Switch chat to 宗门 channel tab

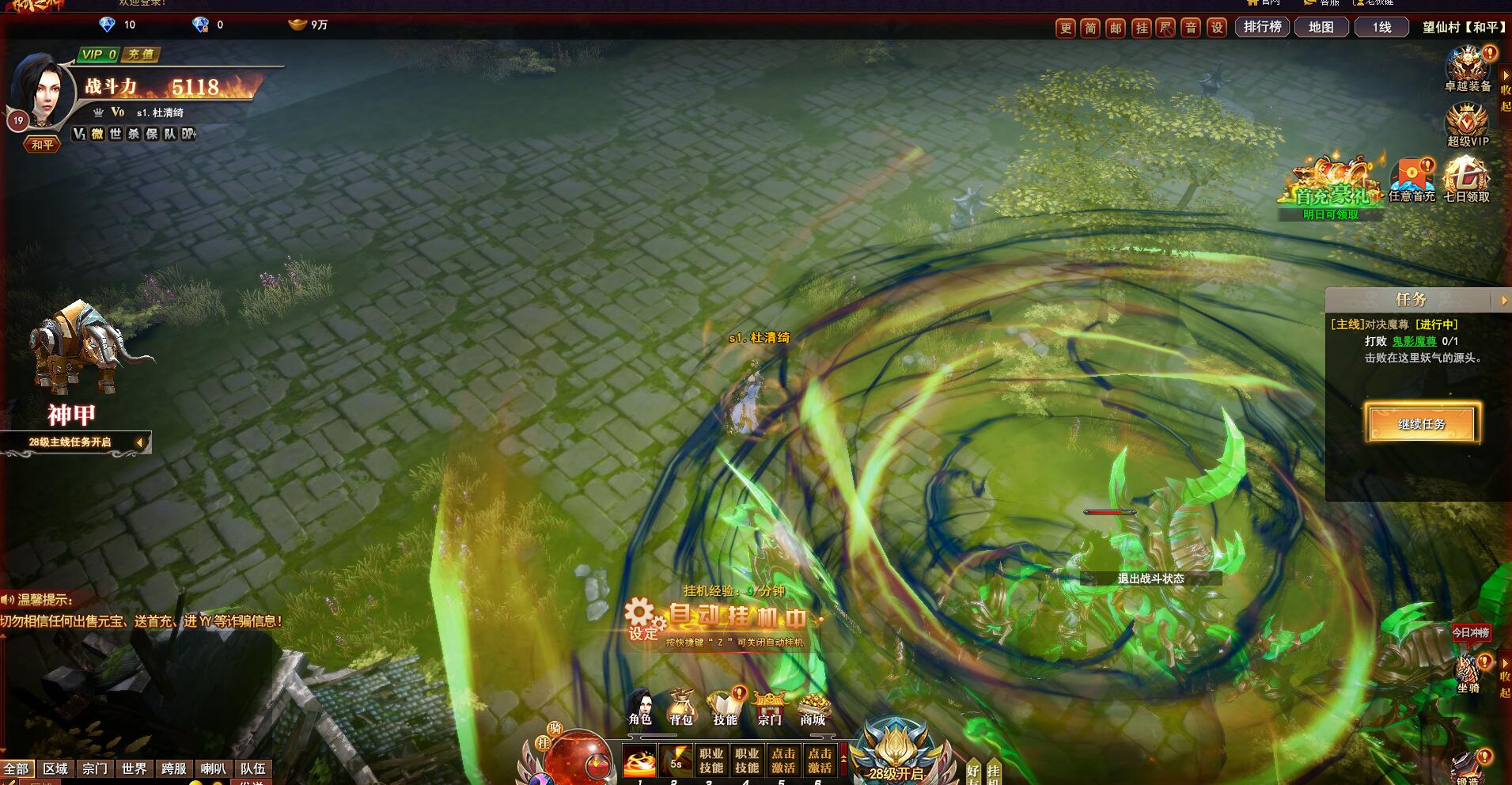click(x=95, y=768)
